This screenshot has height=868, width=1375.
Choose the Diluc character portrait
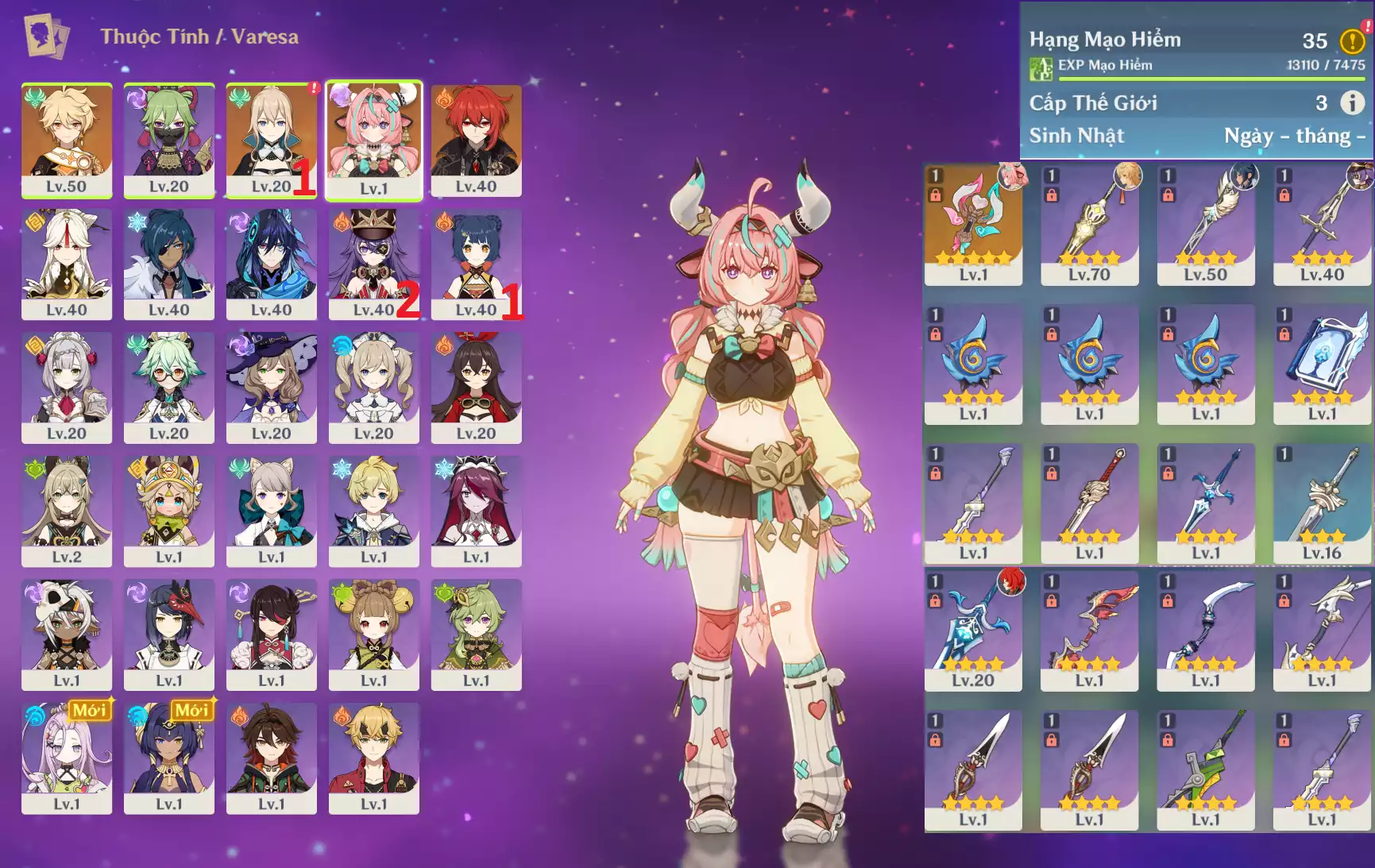pos(476,140)
